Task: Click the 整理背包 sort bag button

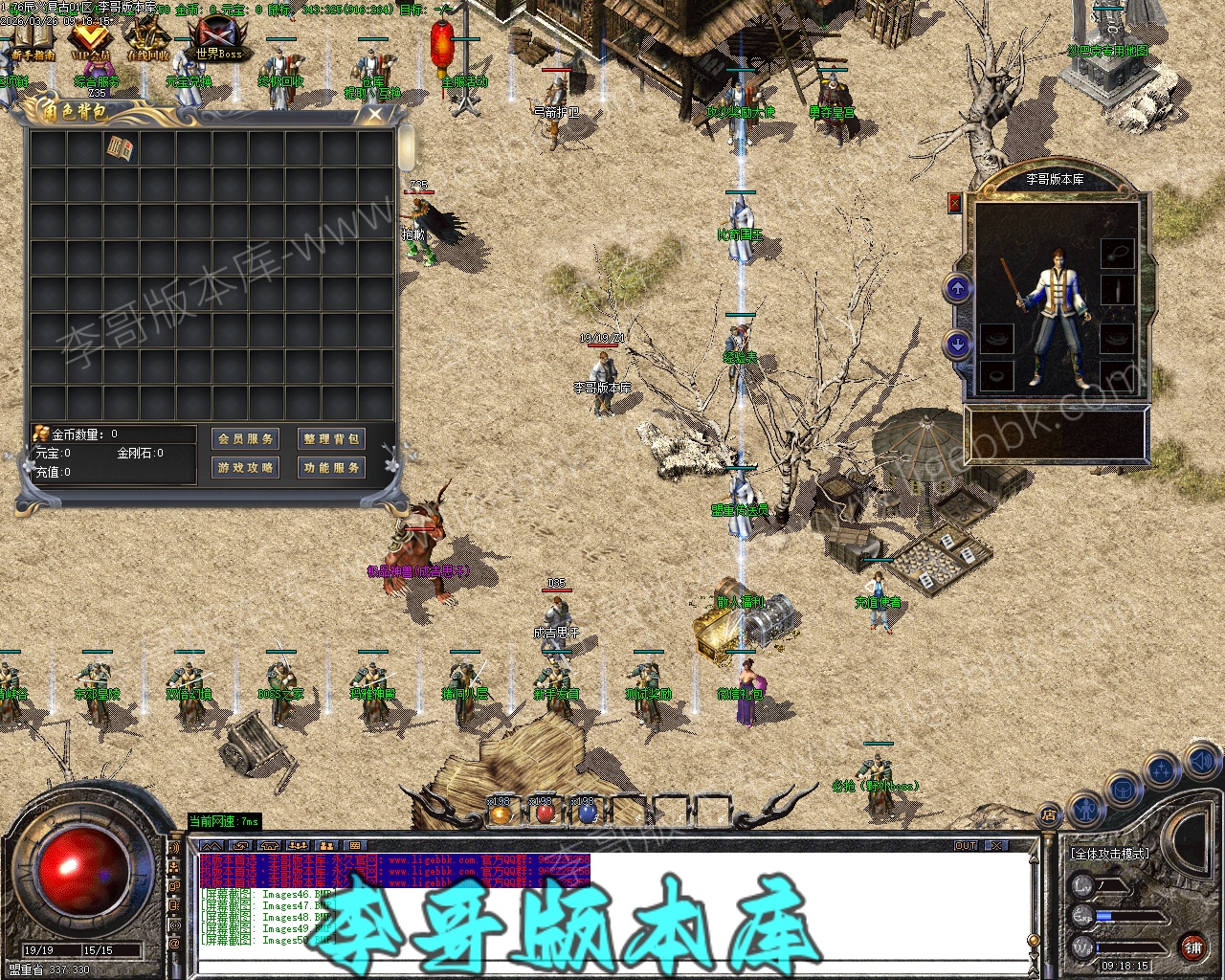Action: pyautogui.click(x=330, y=438)
